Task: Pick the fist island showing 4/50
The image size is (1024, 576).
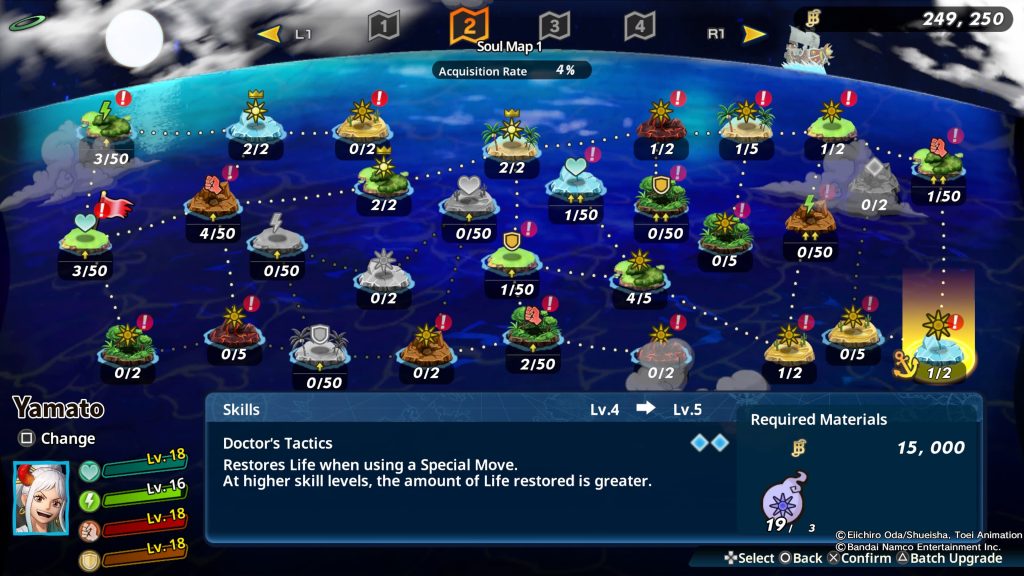Action: click(x=212, y=201)
